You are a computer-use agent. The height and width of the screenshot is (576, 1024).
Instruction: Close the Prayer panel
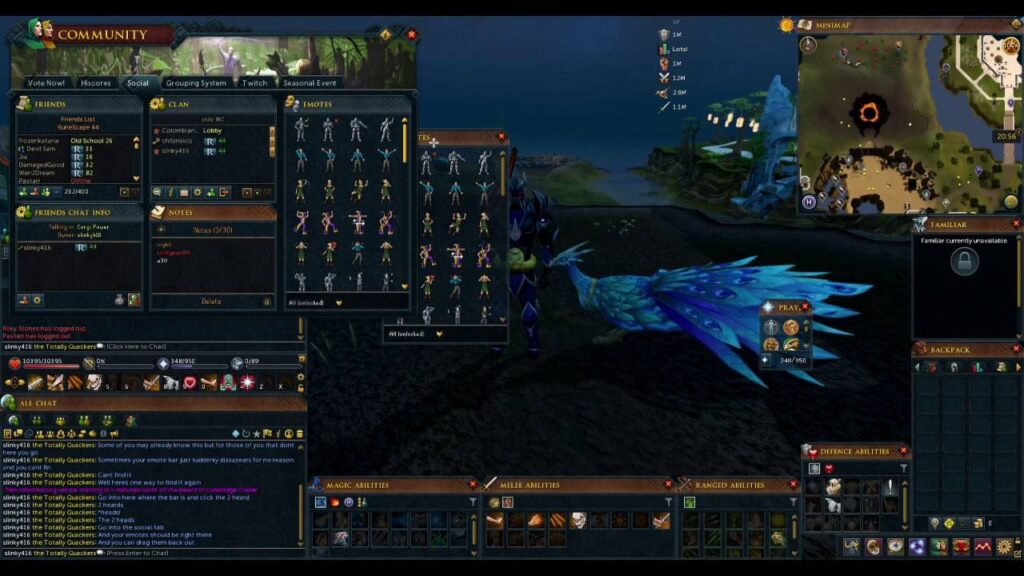click(x=806, y=308)
